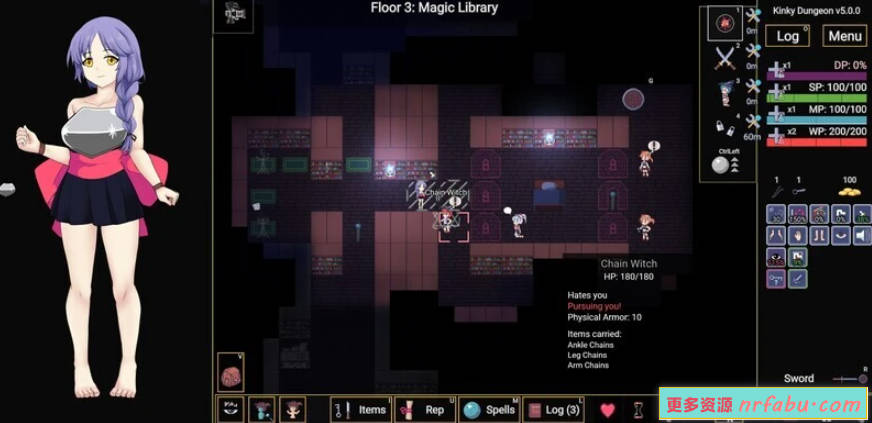Click the minimap in the top-left corner

coord(237,14)
